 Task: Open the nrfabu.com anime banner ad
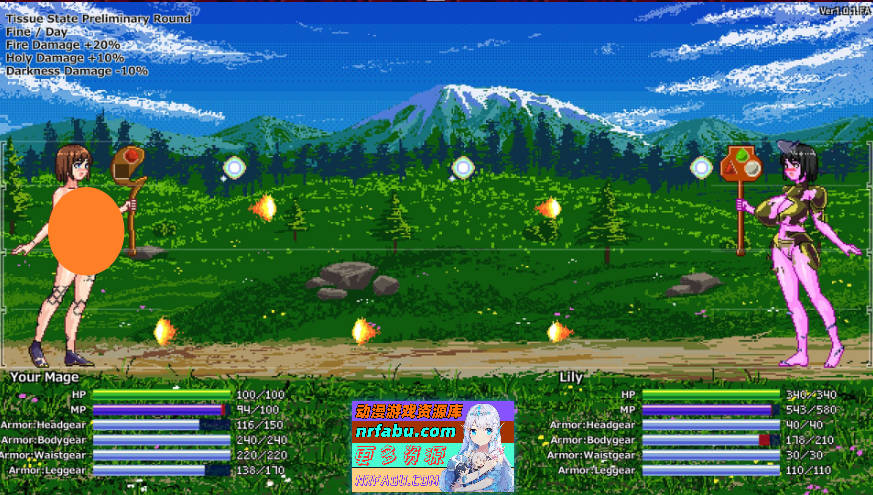point(432,446)
